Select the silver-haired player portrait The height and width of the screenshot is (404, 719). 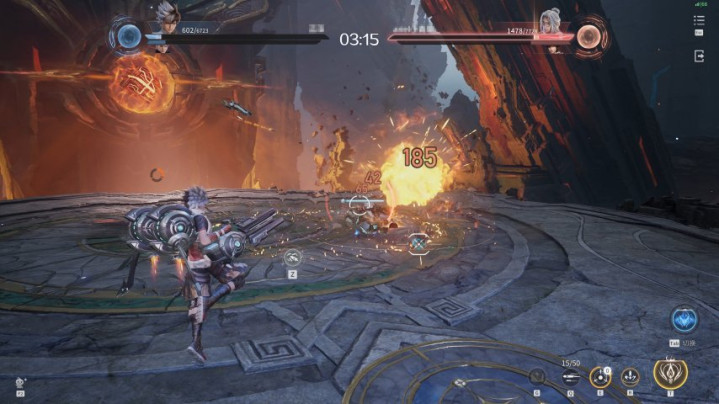pos(165,14)
